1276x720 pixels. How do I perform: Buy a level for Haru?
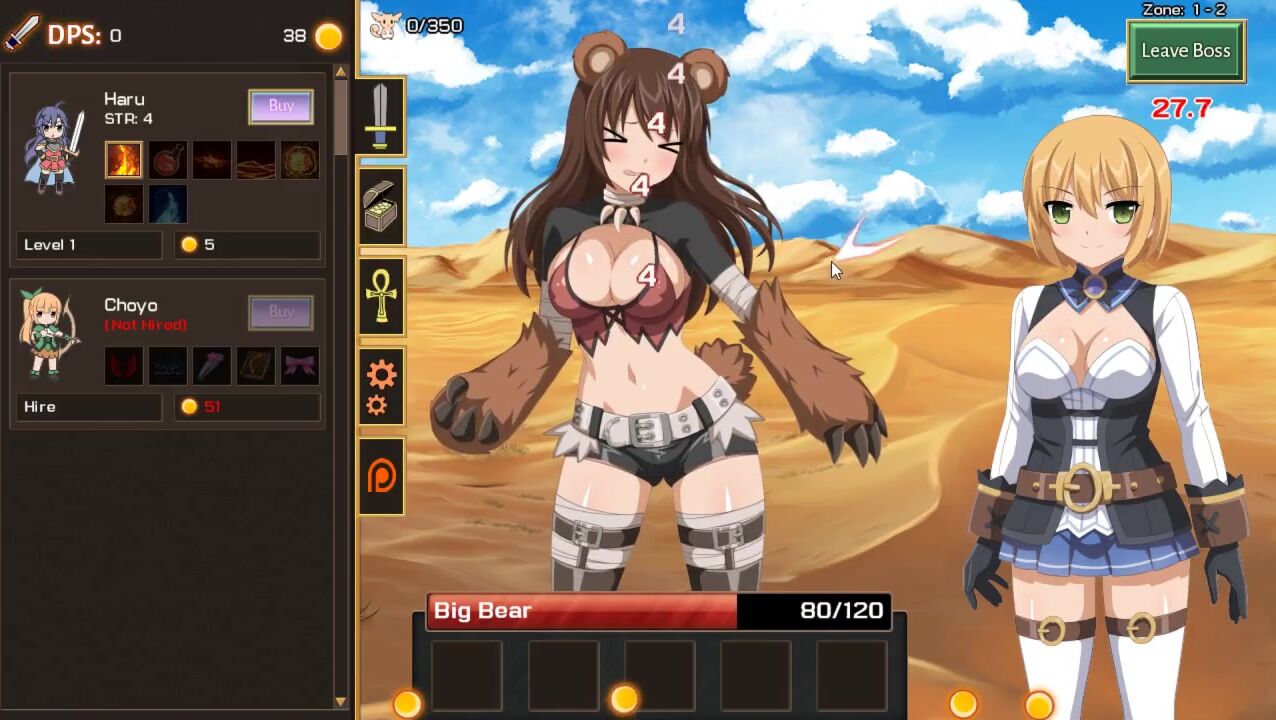(x=281, y=106)
